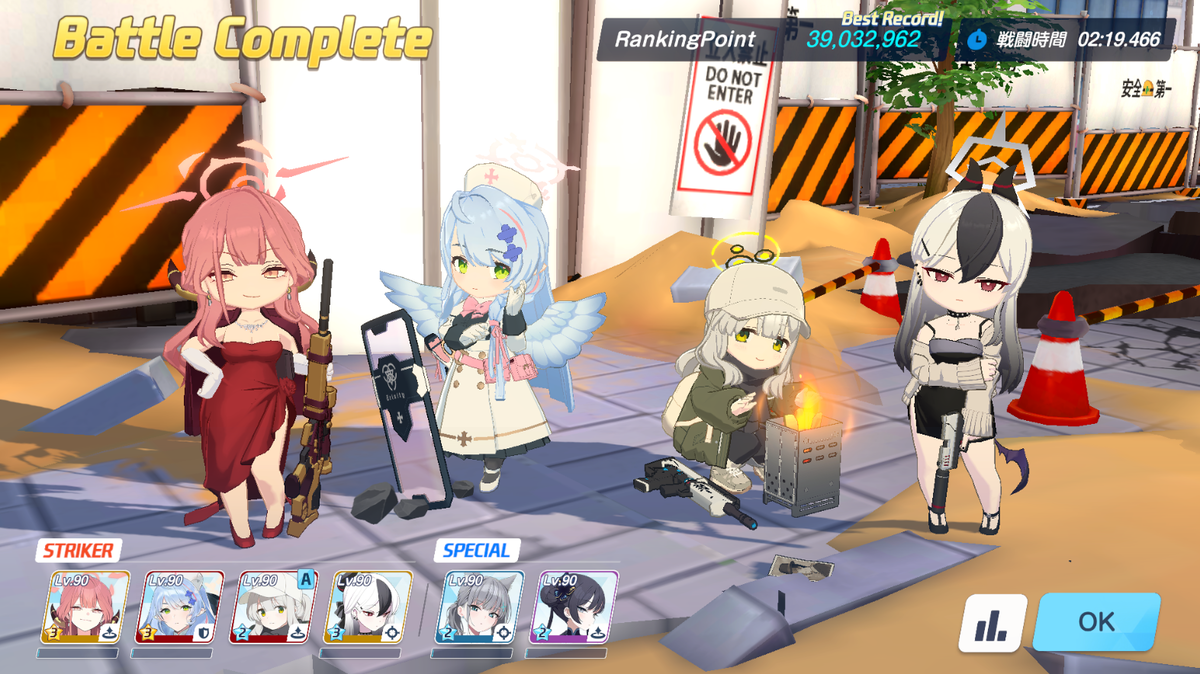Select the gray-haired animal-eared special portrait
The width and height of the screenshot is (1200, 674).
pos(480,607)
